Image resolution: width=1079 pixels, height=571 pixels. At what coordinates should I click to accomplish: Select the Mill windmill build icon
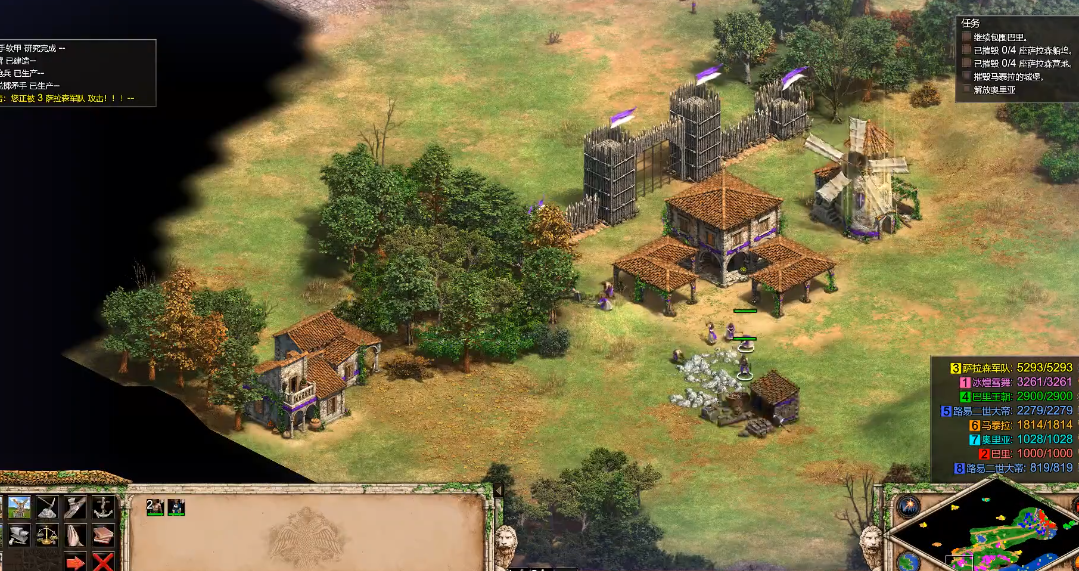click(x=19, y=507)
